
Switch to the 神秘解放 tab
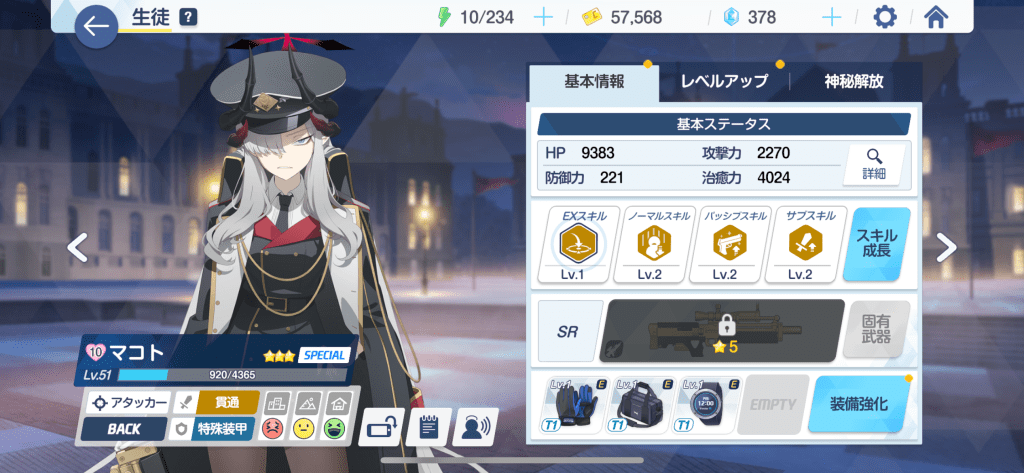853,82
